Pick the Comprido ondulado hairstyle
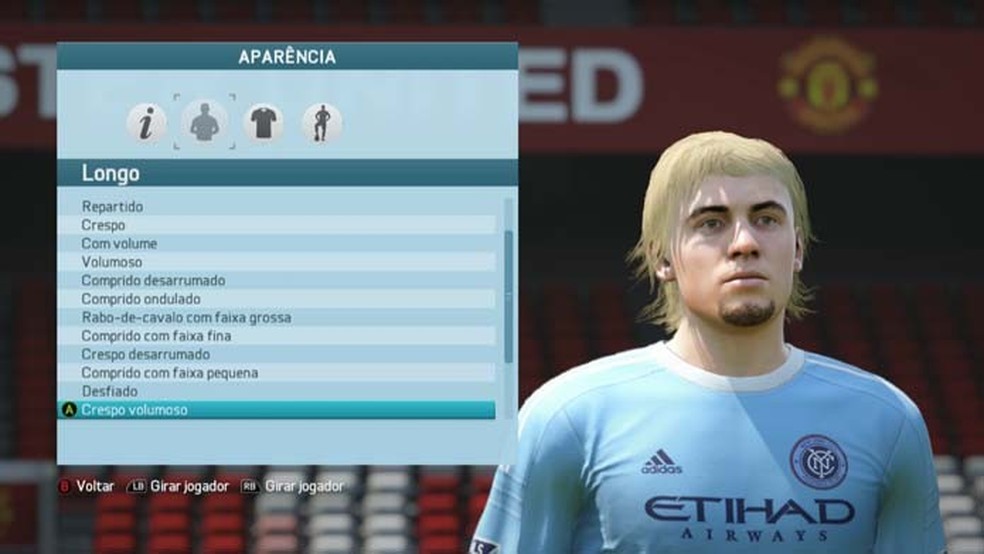984x554 pixels. pos(141,299)
